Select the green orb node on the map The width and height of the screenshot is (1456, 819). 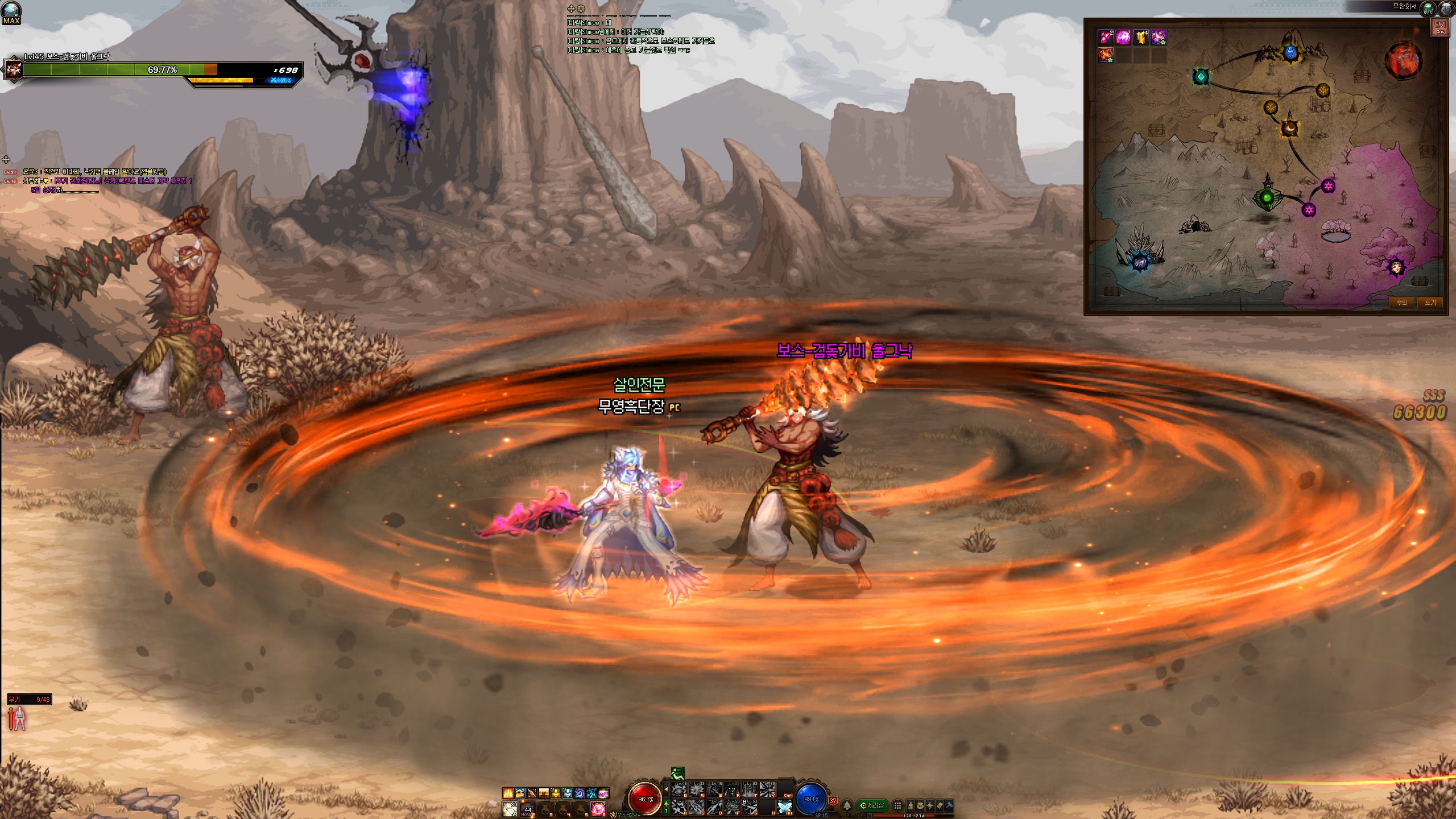click(x=1267, y=198)
